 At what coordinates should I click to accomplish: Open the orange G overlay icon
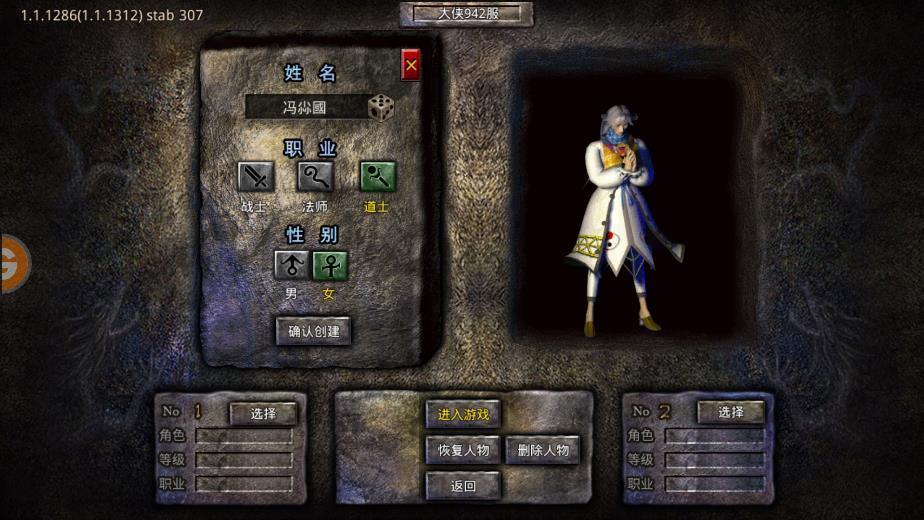[x=13, y=264]
